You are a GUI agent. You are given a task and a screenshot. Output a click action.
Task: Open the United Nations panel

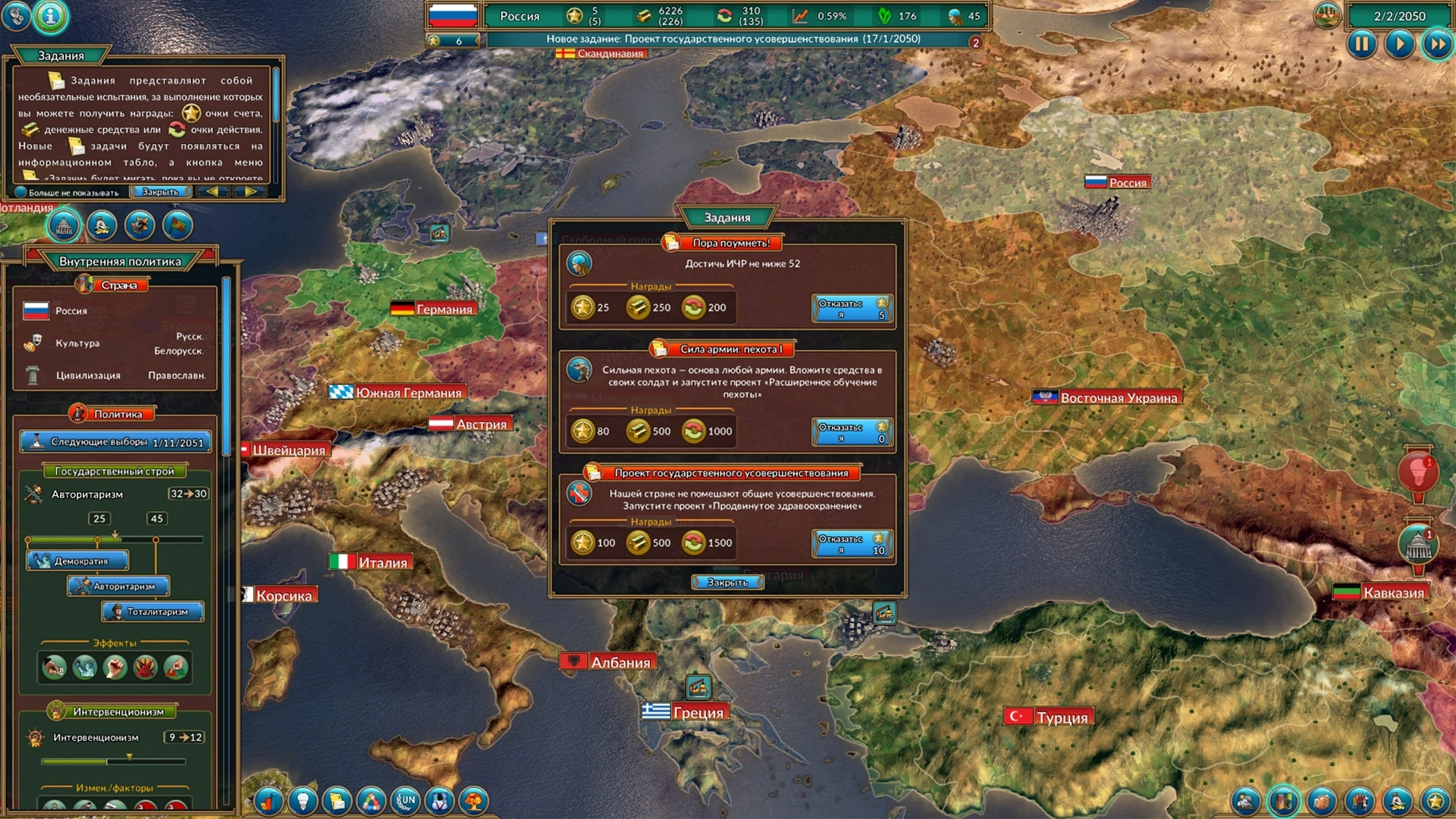405,801
